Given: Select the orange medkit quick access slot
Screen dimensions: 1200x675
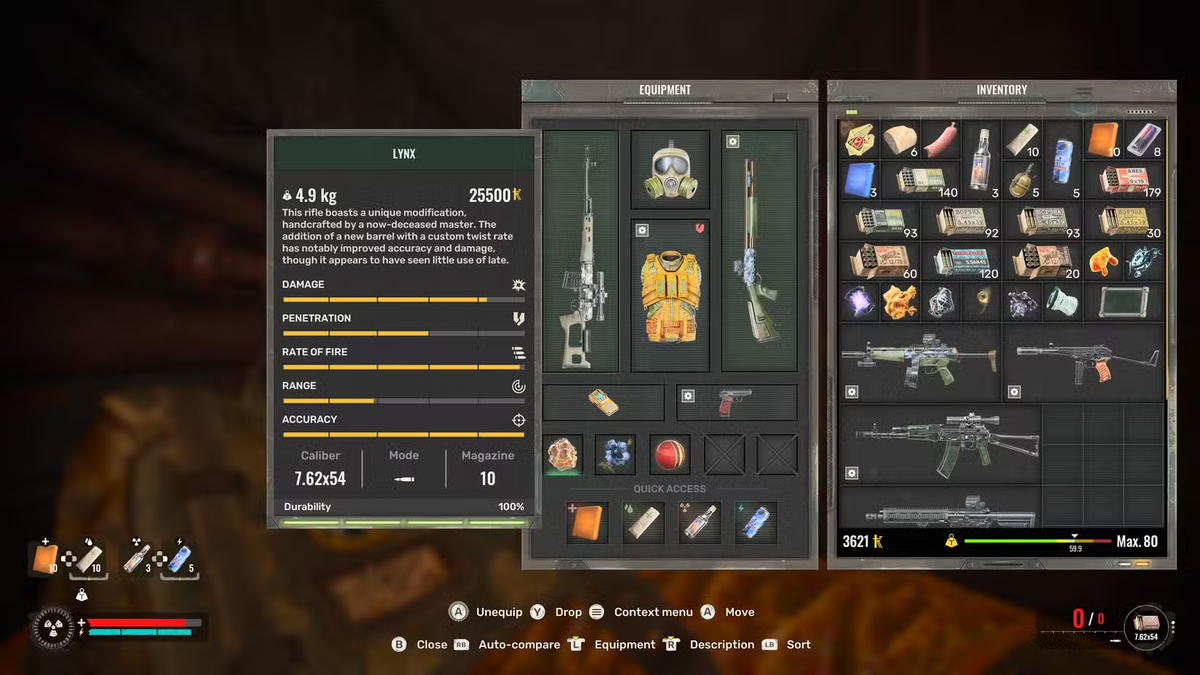Looking at the screenshot, I should tap(587, 522).
